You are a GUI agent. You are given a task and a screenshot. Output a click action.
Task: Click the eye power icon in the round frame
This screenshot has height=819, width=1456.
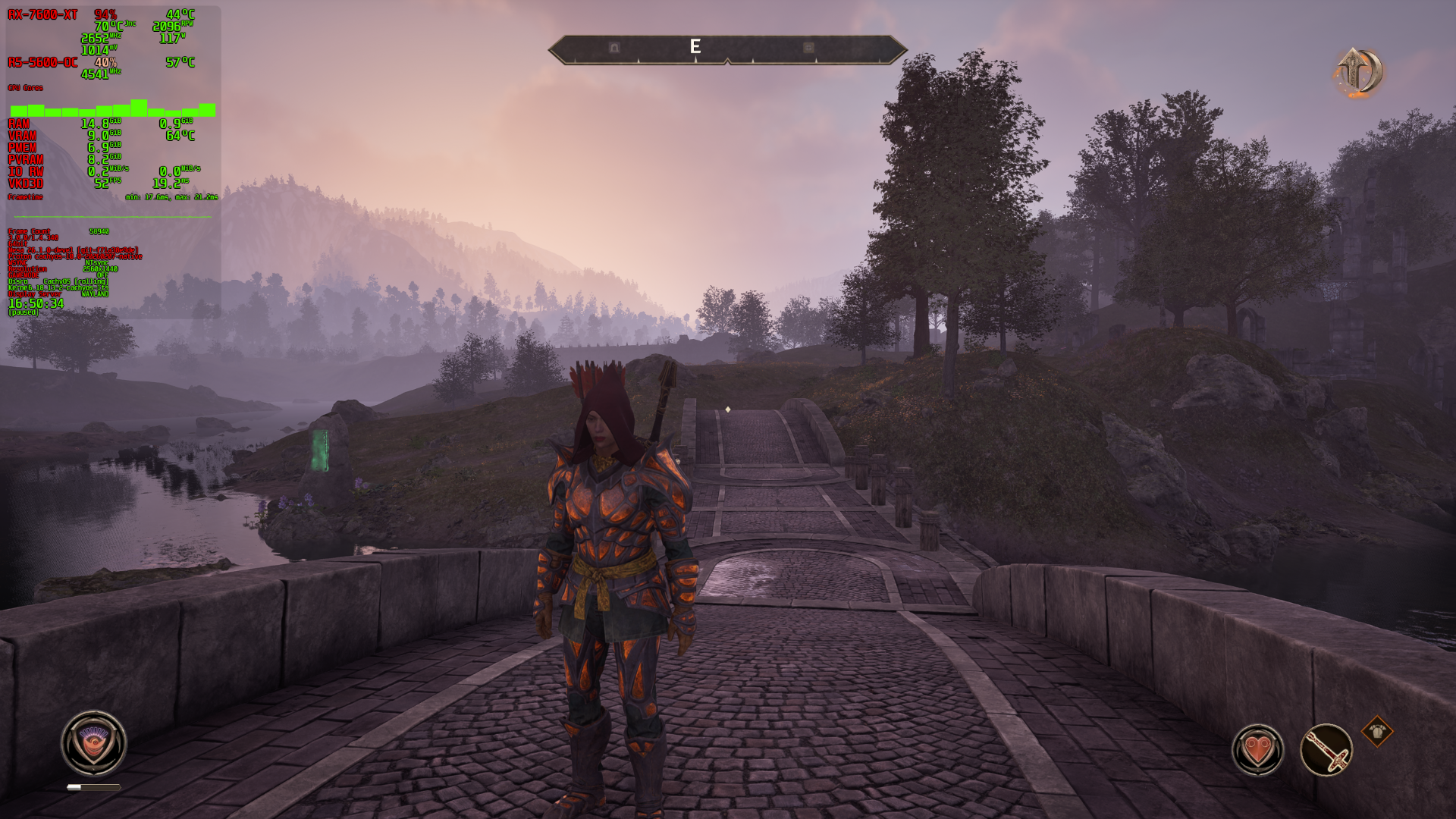pyautogui.click(x=94, y=743)
